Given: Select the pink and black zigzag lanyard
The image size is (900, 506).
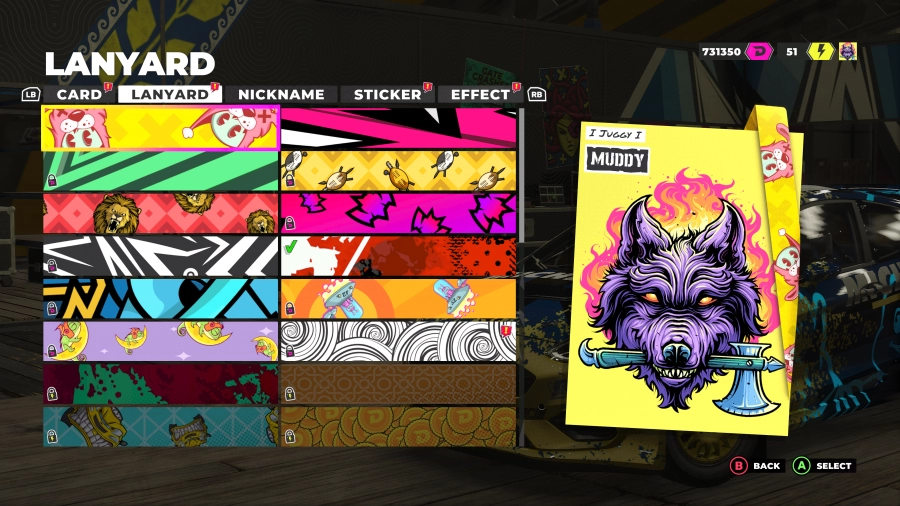Looking at the screenshot, I should tap(398, 128).
